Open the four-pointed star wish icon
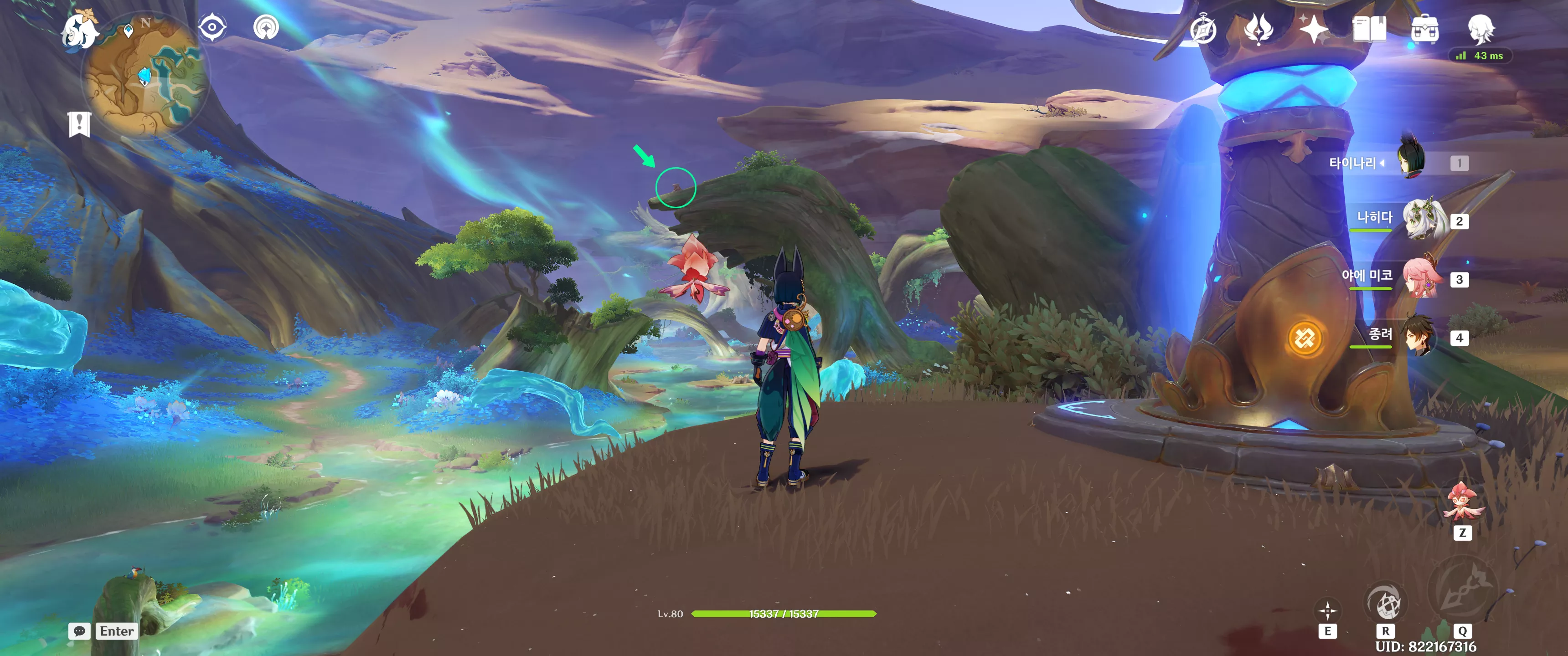This screenshot has width=1568, height=656. [1313, 29]
